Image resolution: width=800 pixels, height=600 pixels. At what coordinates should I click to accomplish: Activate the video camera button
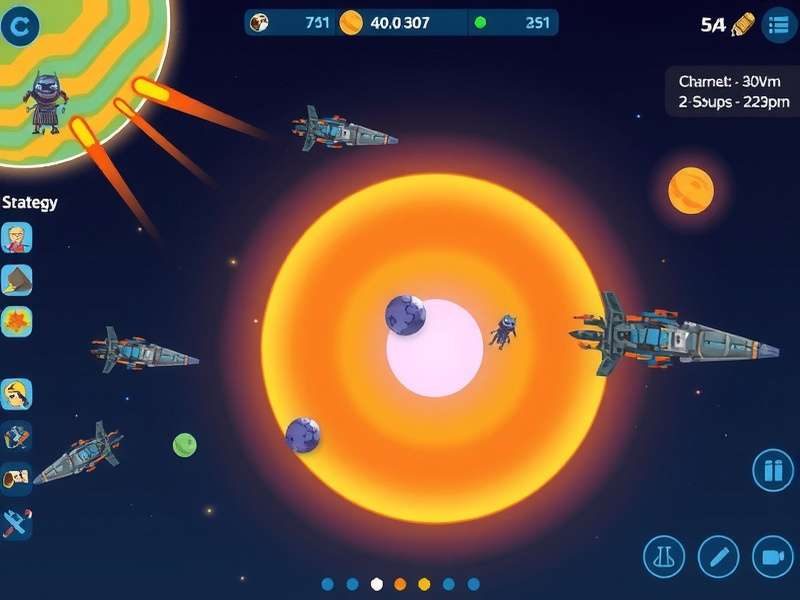click(771, 555)
